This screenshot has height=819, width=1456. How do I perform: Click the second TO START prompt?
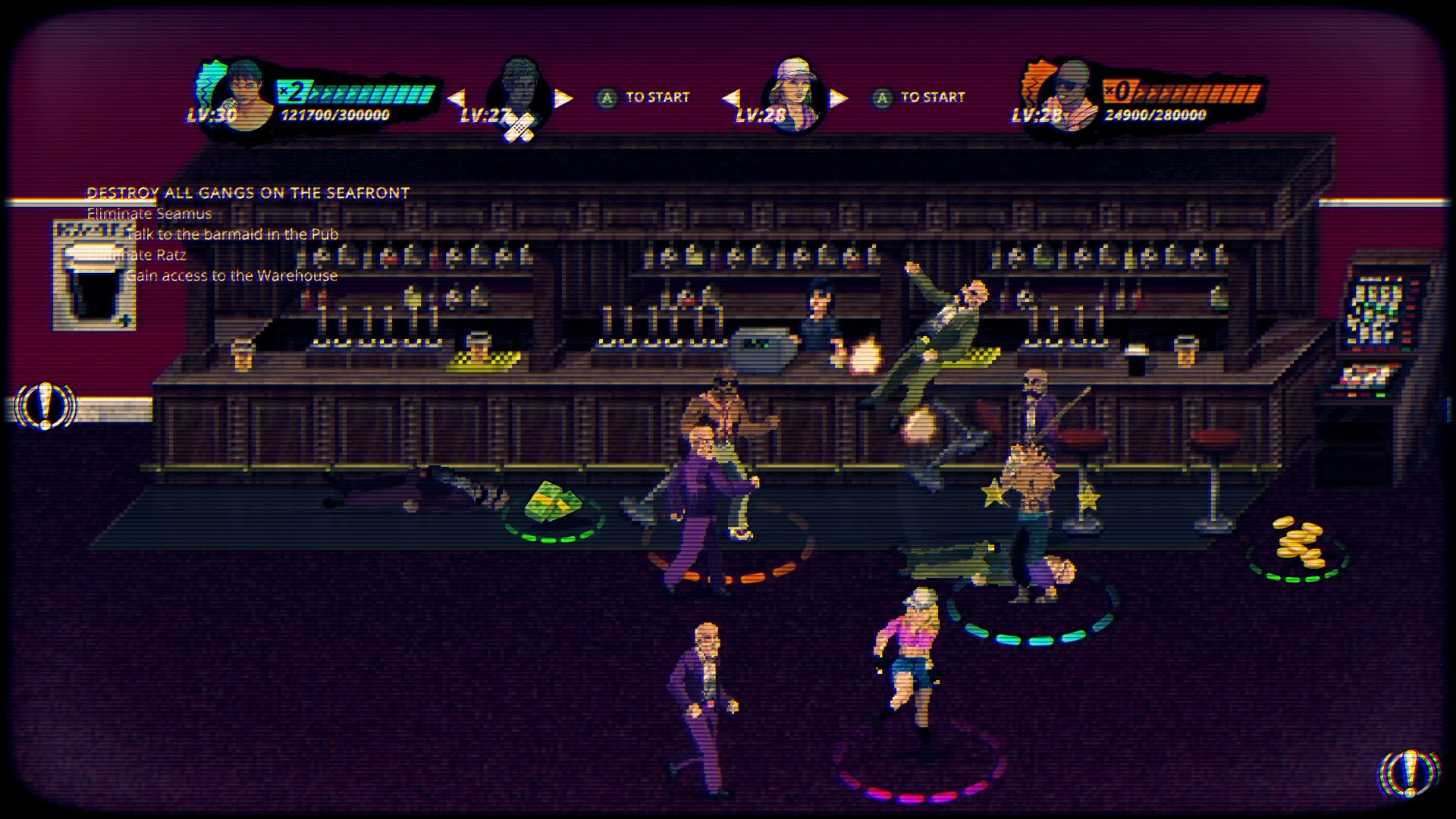point(923,97)
